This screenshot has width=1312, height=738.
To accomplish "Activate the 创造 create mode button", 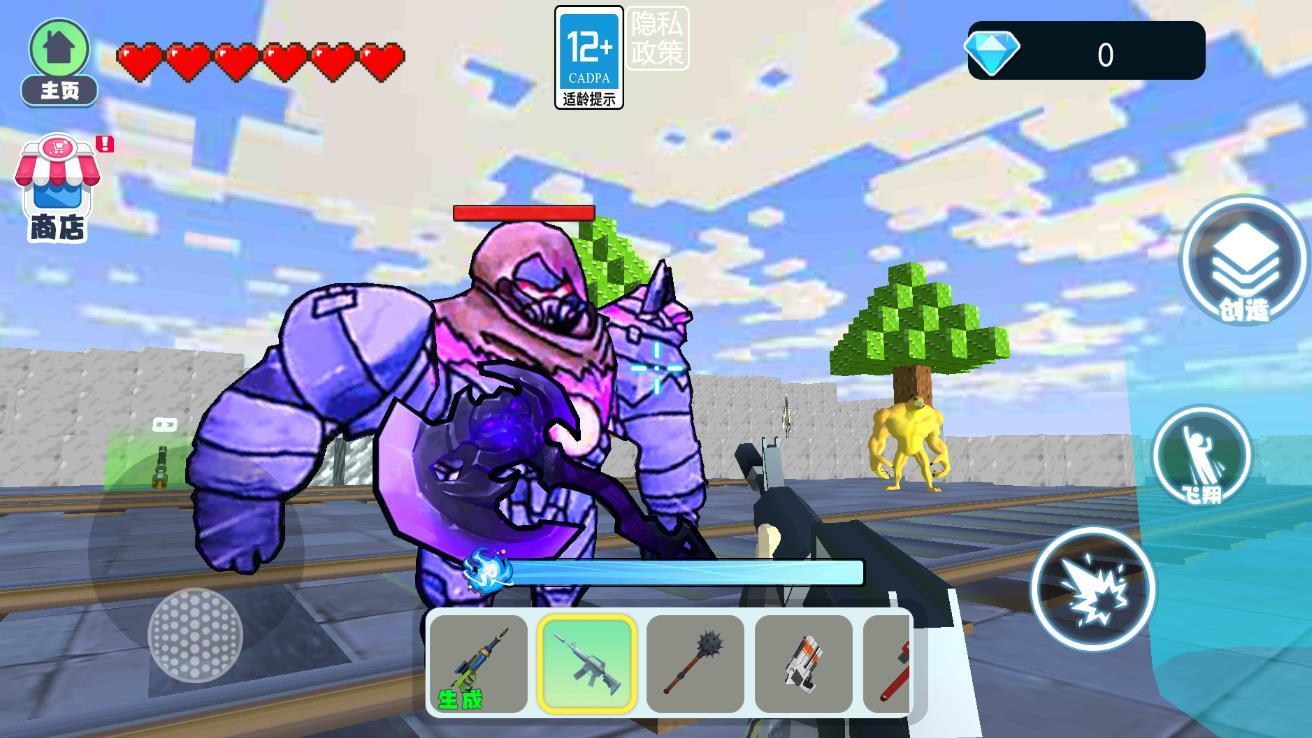I will point(1243,262).
